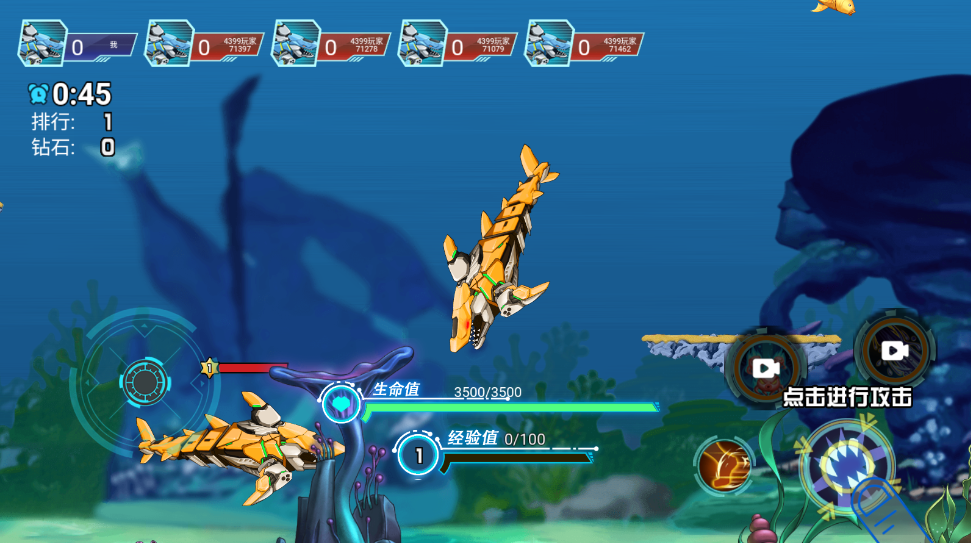Activate the orange dash skill icon
This screenshot has height=543, width=971.
(723, 466)
